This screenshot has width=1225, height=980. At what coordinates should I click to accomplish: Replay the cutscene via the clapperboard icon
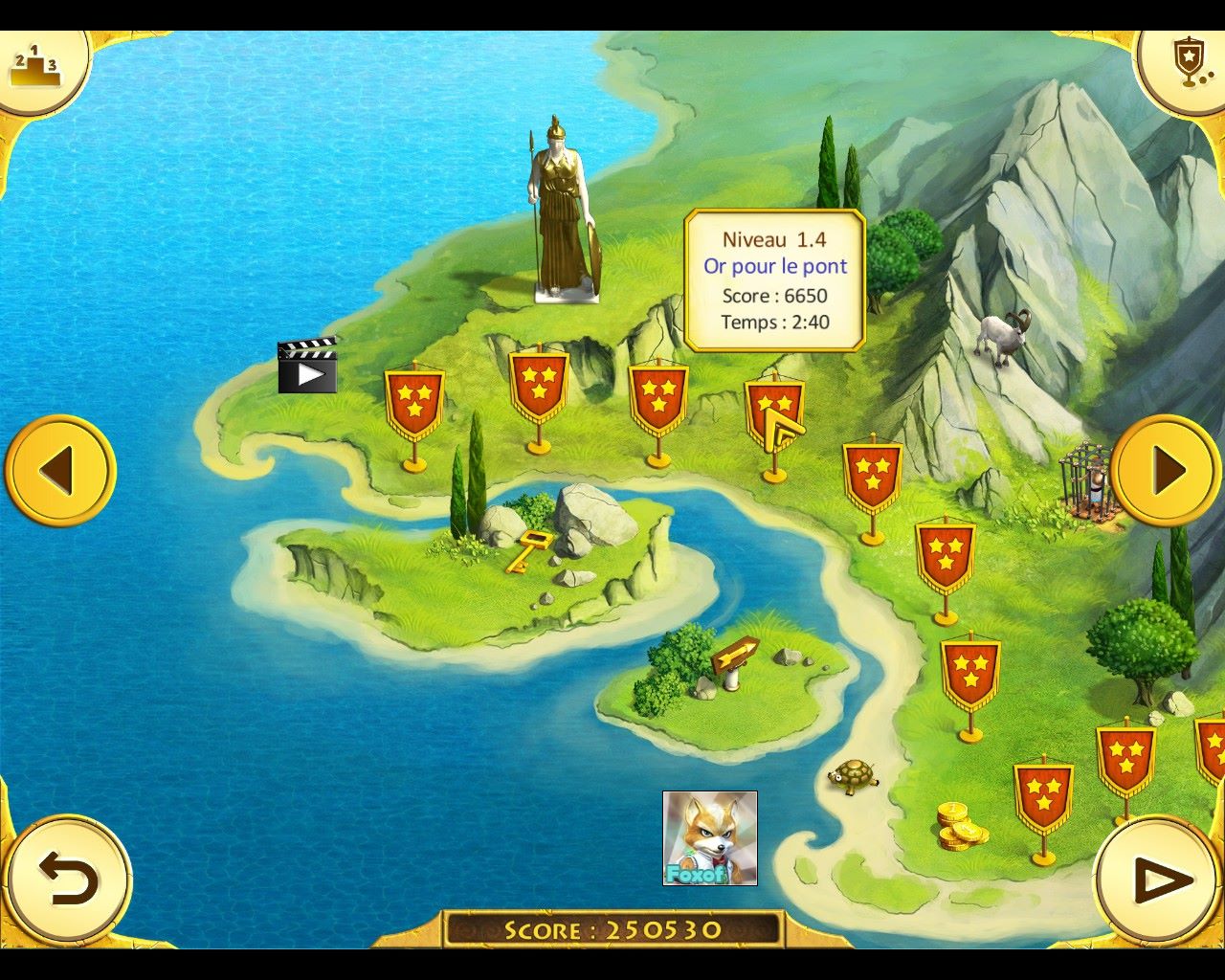pos(307,367)
